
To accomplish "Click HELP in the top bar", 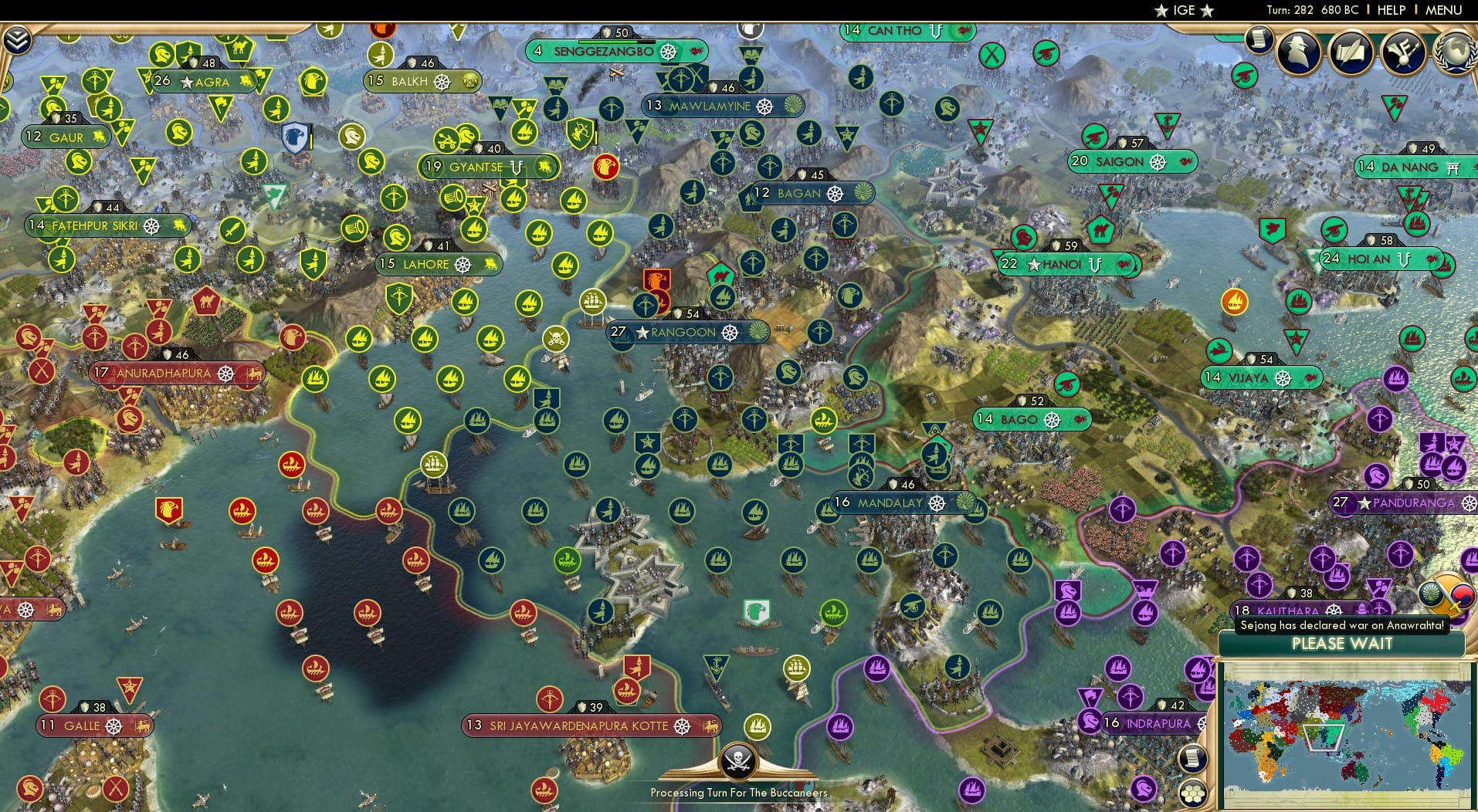I will coord(1392,10).
